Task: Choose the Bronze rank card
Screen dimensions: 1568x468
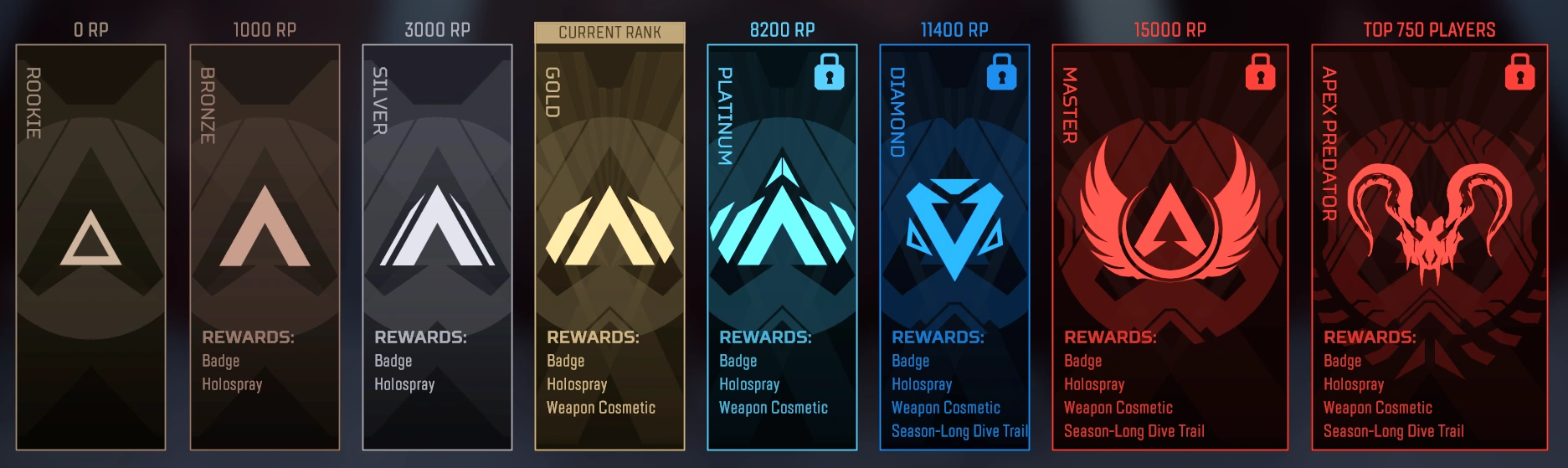Action: (x=265, y=247)
